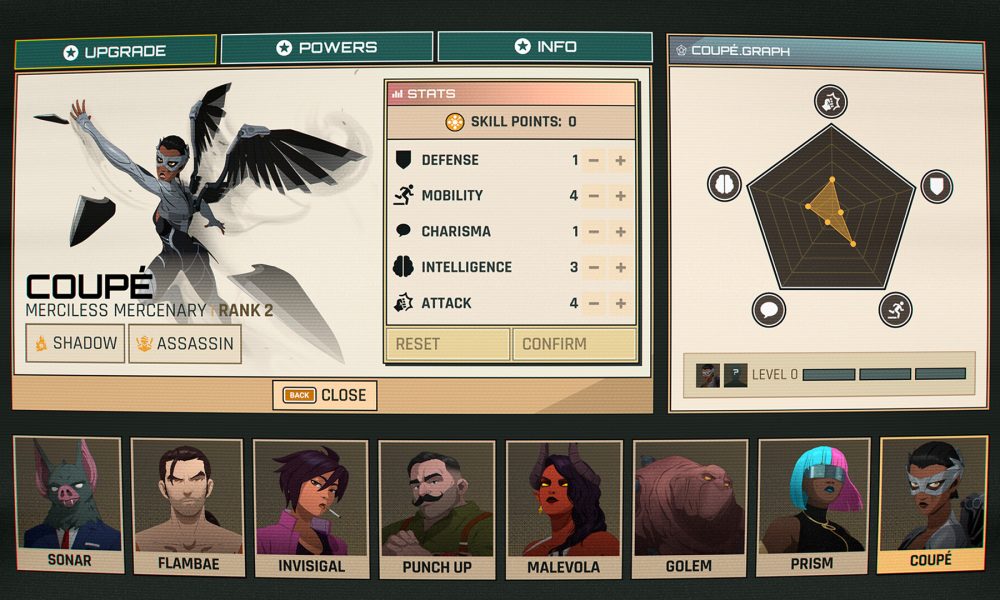Decrease the Mobility stat
The height and width of the screenshot is (600, 1000).
[593, 196]
